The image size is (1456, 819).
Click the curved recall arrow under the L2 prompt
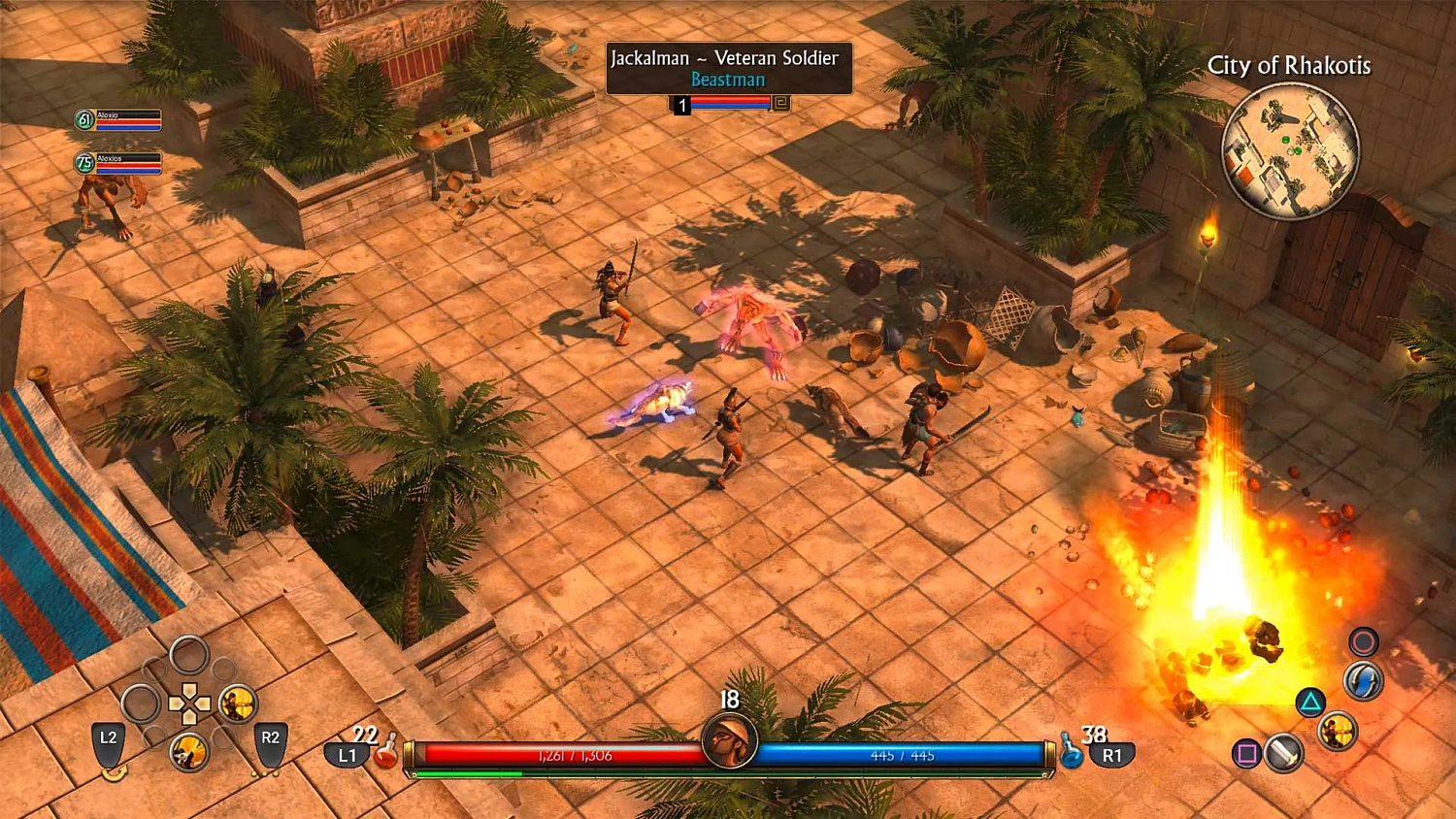point(115,773)
